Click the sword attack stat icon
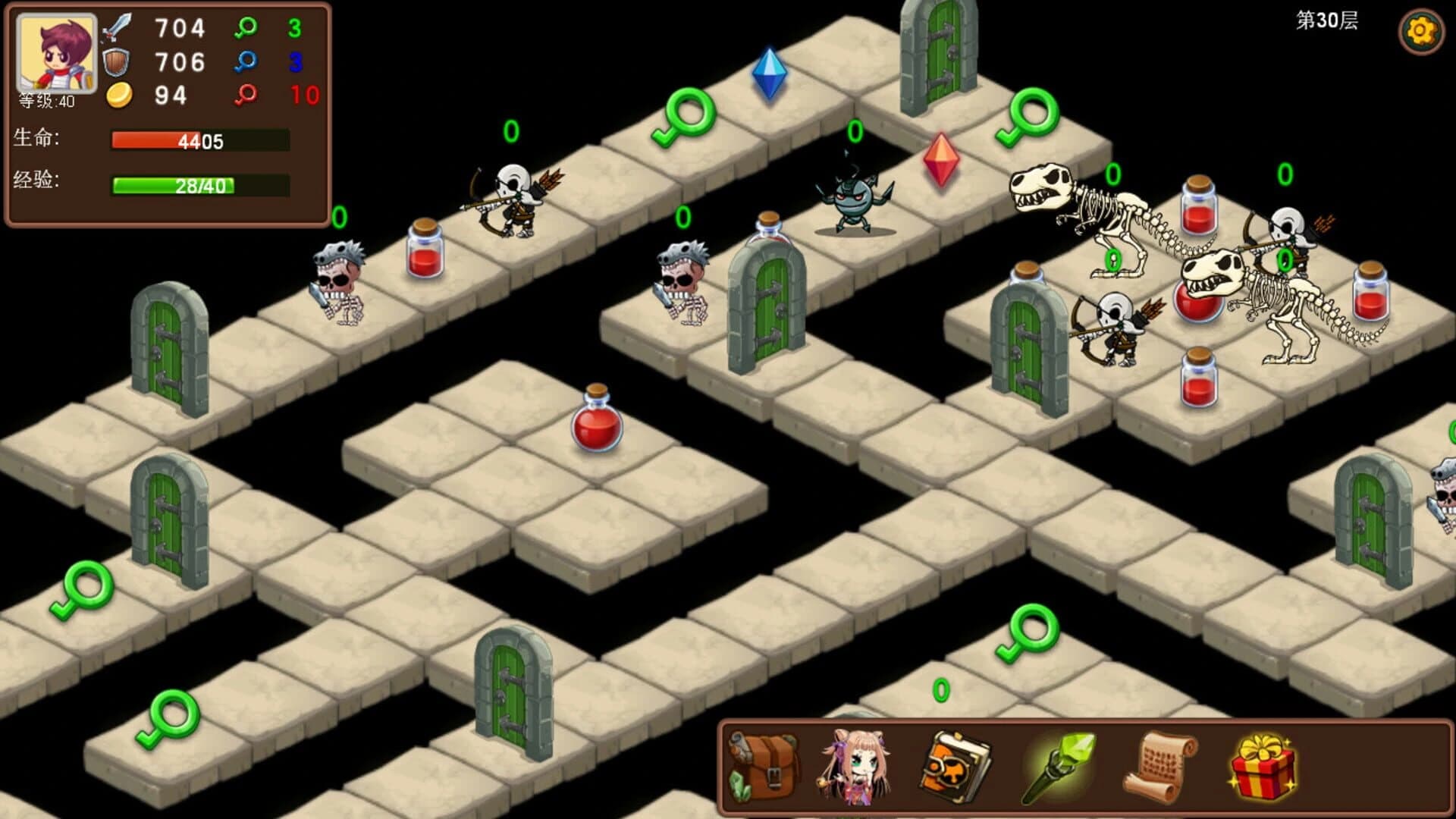This screenshot has height=819, width=1456. [115, 29]
